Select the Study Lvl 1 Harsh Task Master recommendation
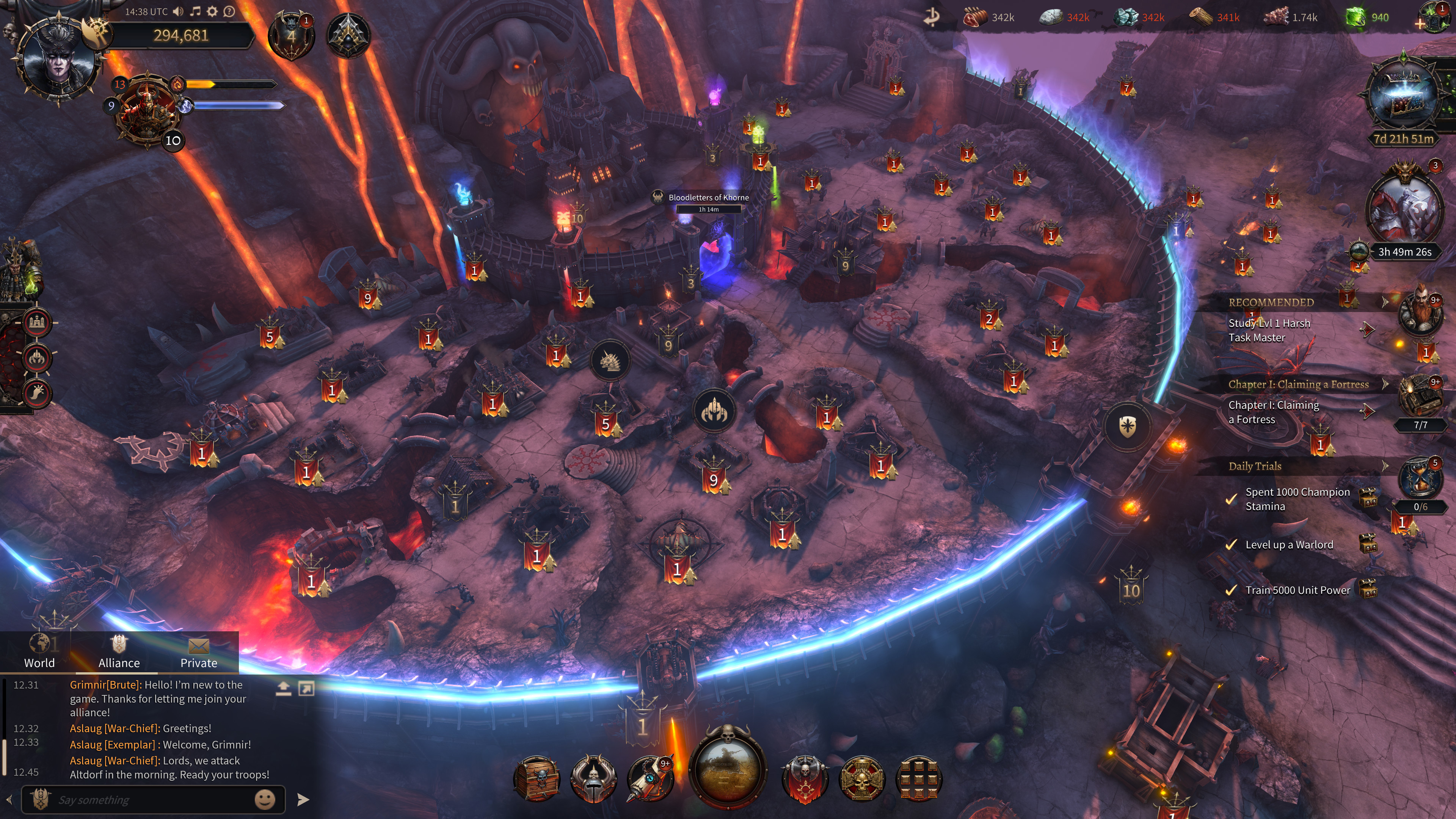This screenshot has width=1456, height=819. pyautogui.click(x=1269, y=330)
